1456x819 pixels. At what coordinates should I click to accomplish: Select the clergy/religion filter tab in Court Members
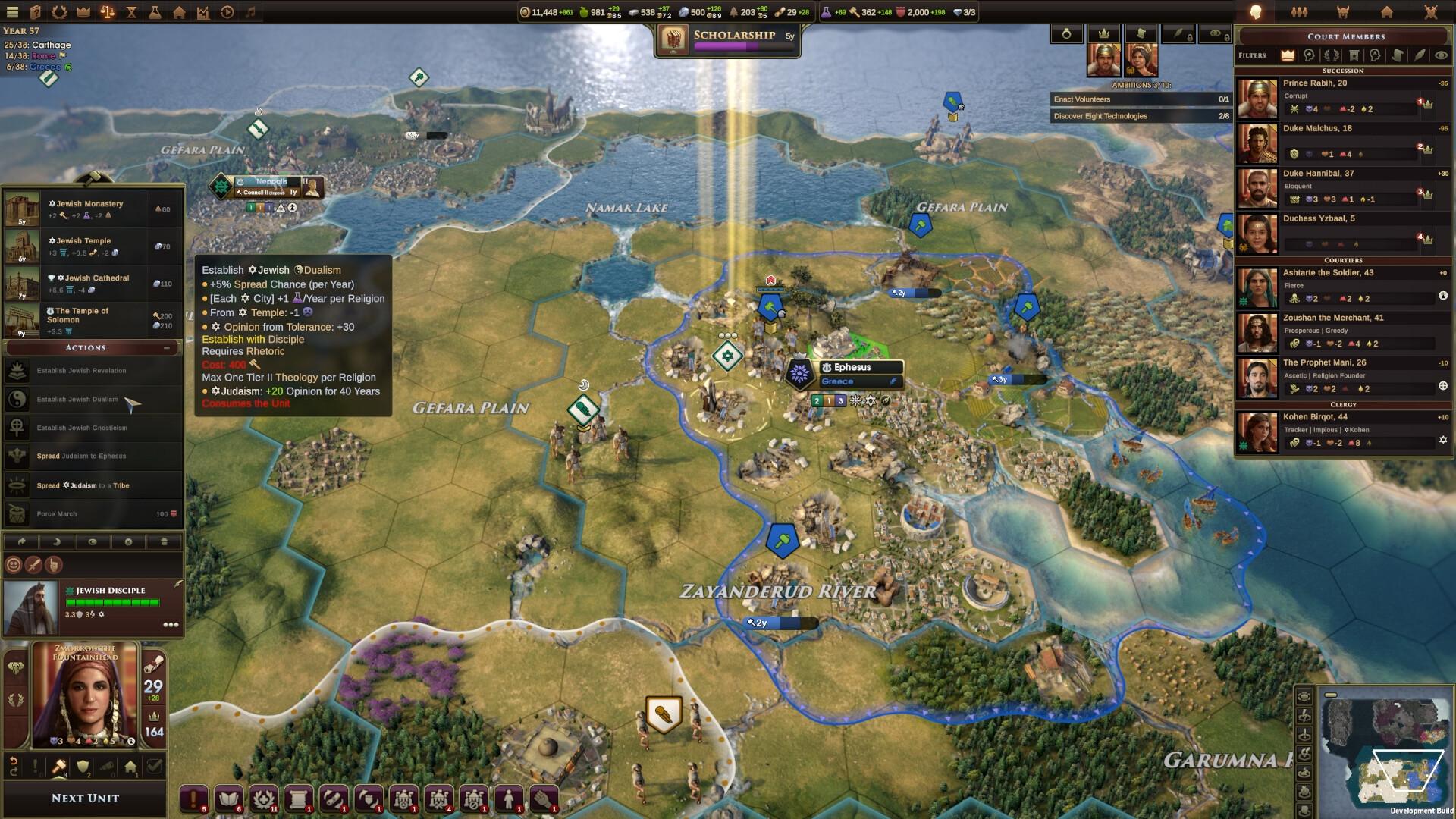[1308, 55]
